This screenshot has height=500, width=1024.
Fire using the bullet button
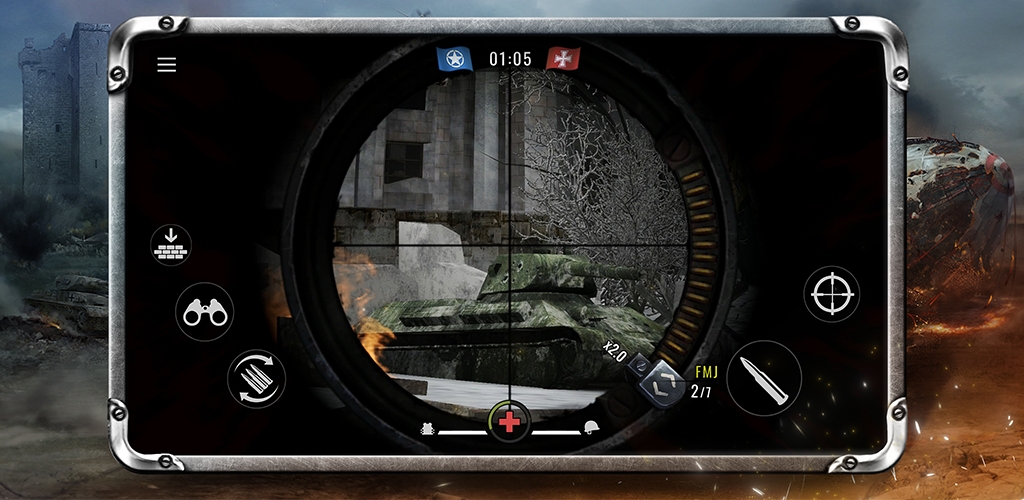click(764, 378)
